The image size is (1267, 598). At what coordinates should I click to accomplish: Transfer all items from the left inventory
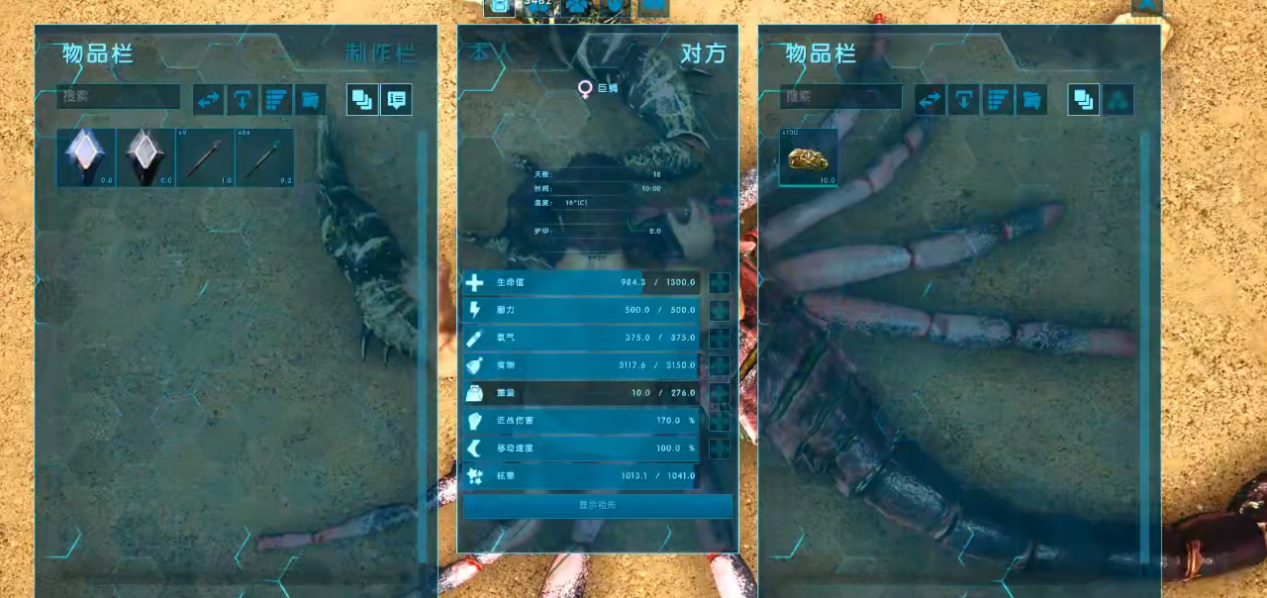click(x=208, y=99)
